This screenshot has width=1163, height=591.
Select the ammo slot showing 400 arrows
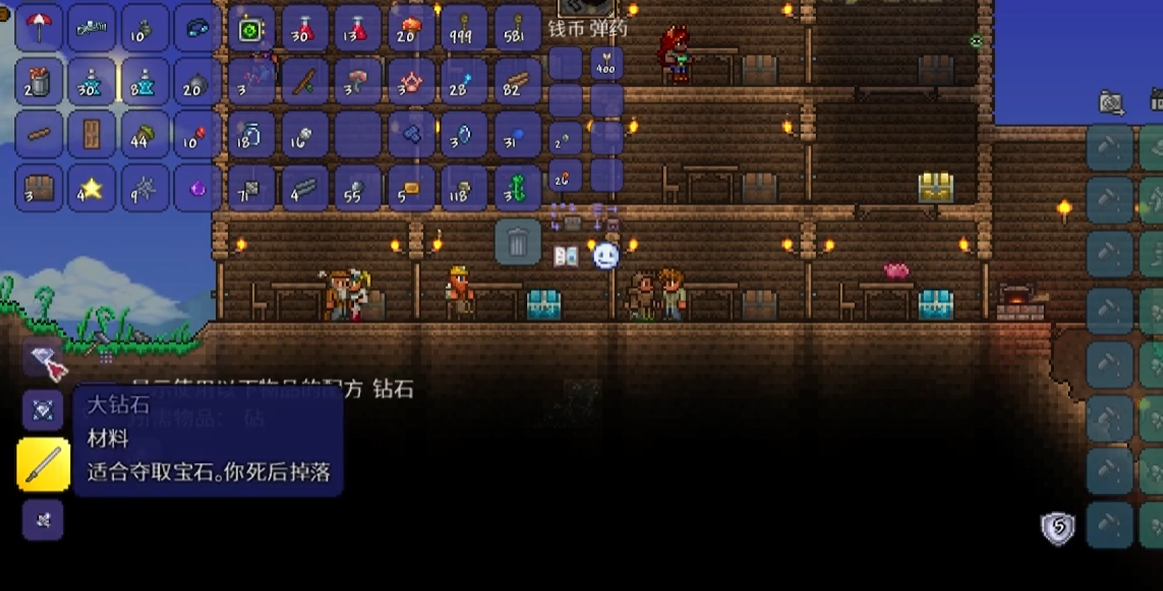(x=606, y=65)
